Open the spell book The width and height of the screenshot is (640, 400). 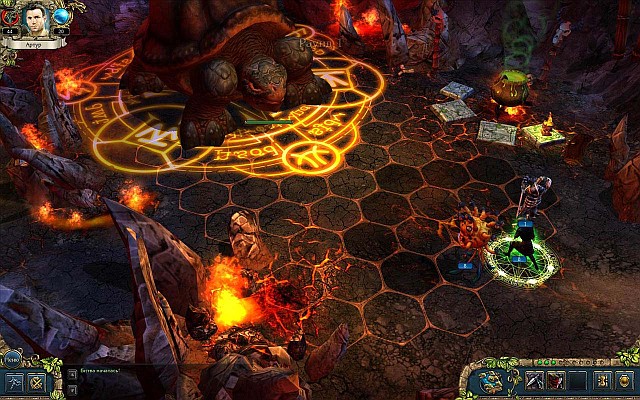490,380
